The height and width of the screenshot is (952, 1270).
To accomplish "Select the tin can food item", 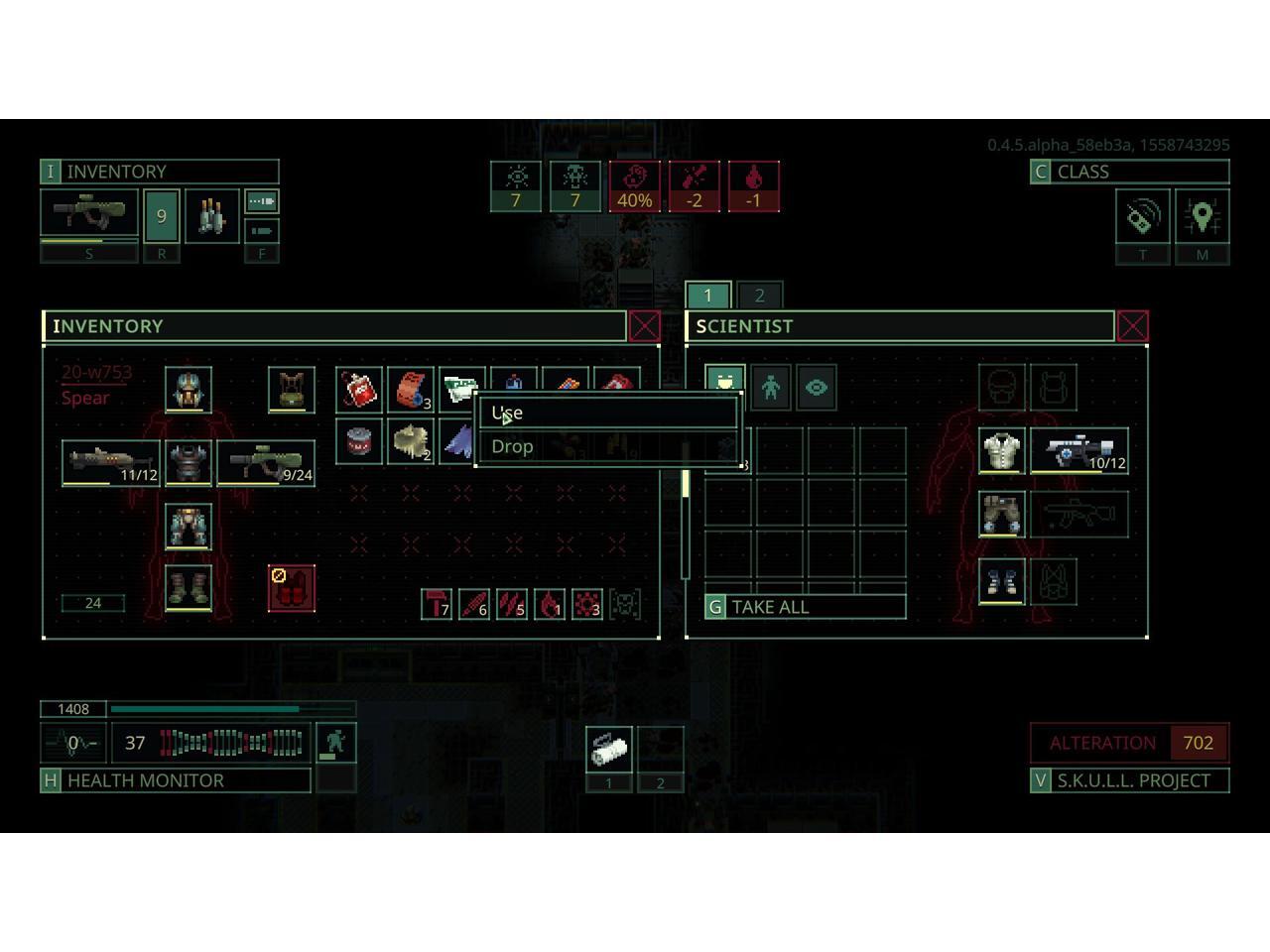I will pyautogui.click(x=359, y=441).
